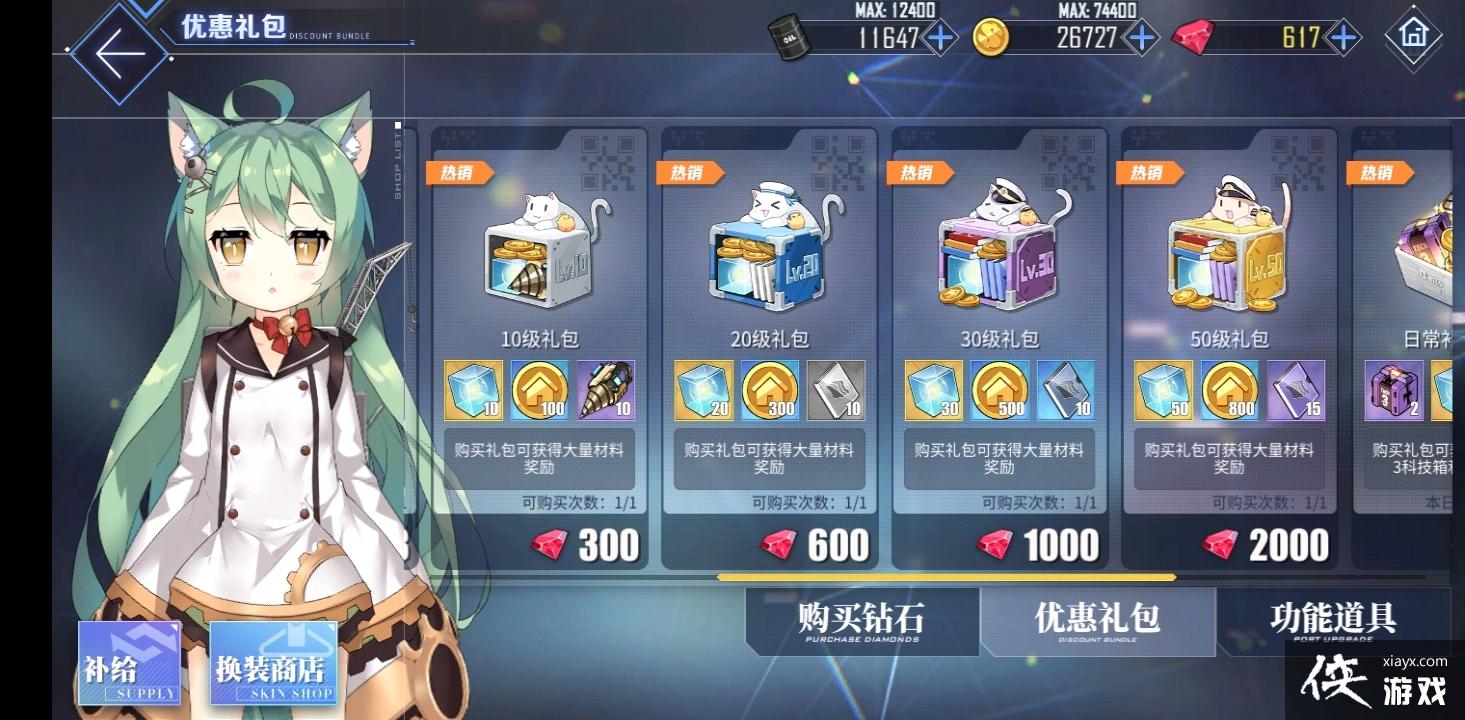Click the yellow scroll indicator bar

click(945, 578)
